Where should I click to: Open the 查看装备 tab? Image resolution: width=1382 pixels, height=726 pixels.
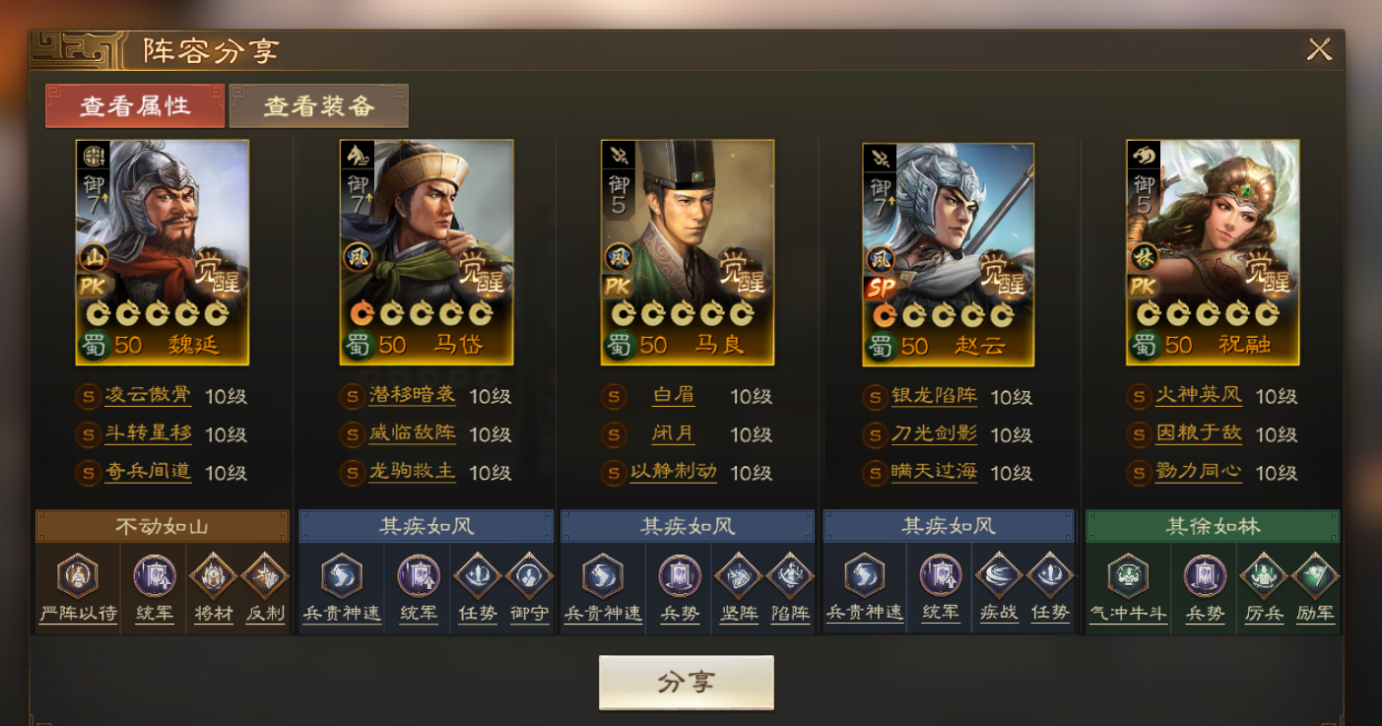pos(319,106)
